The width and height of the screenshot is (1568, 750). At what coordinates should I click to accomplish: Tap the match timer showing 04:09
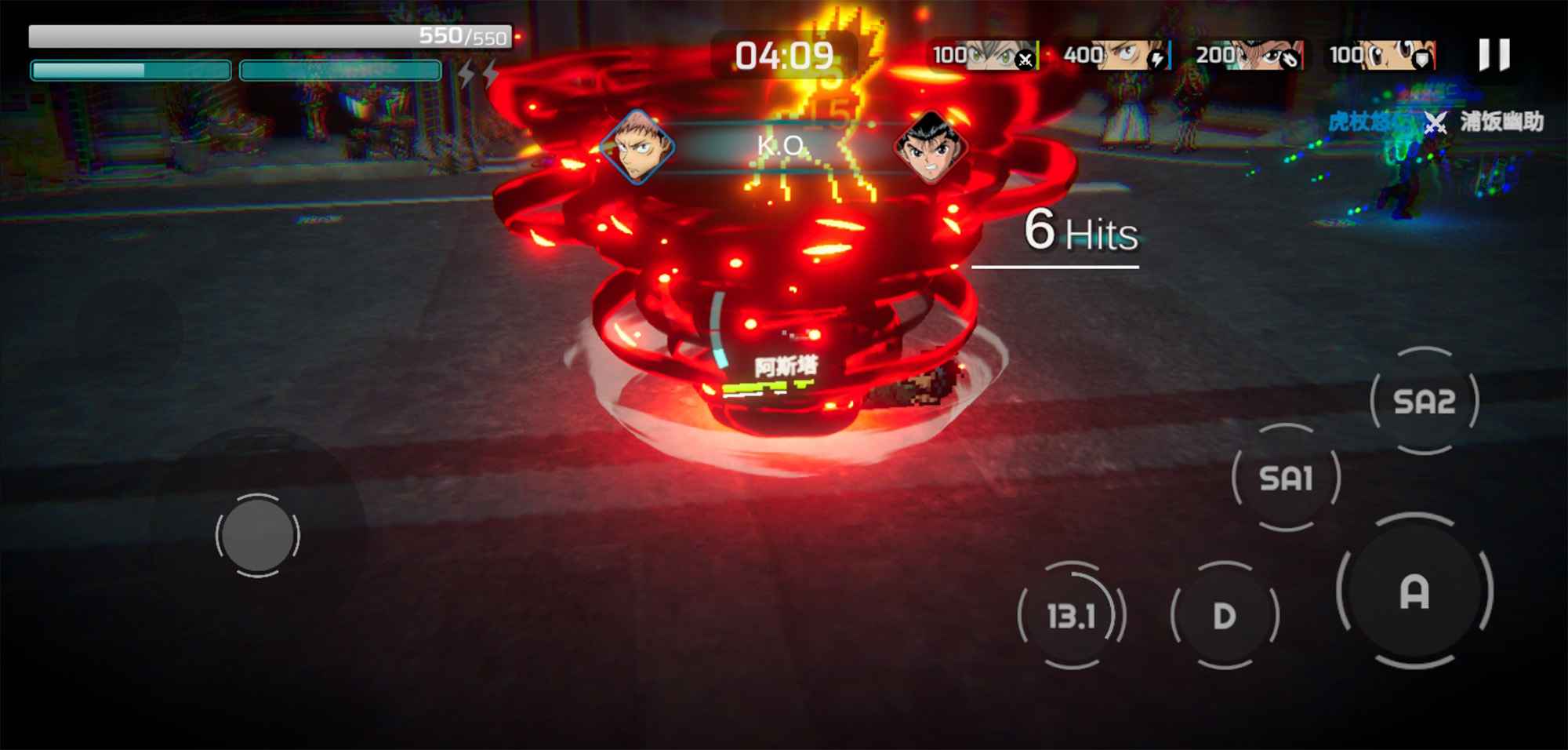(784, 55)
